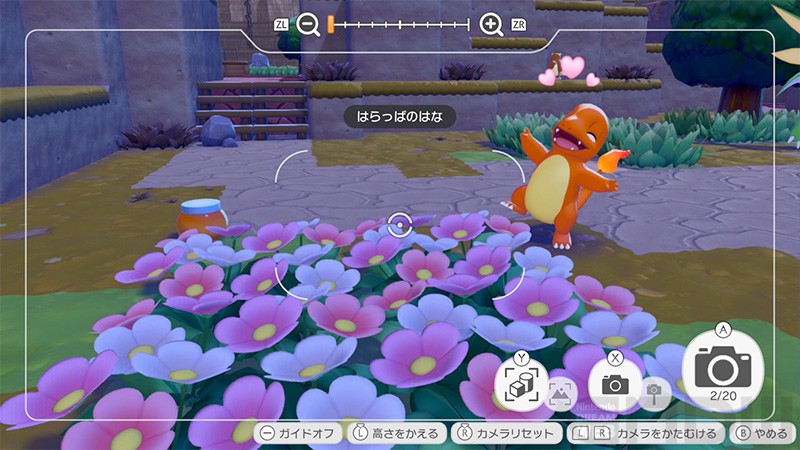Switch to the landscape picture mode icon
This screenshot has height=450, width=800.
click(x=561, y=391)
